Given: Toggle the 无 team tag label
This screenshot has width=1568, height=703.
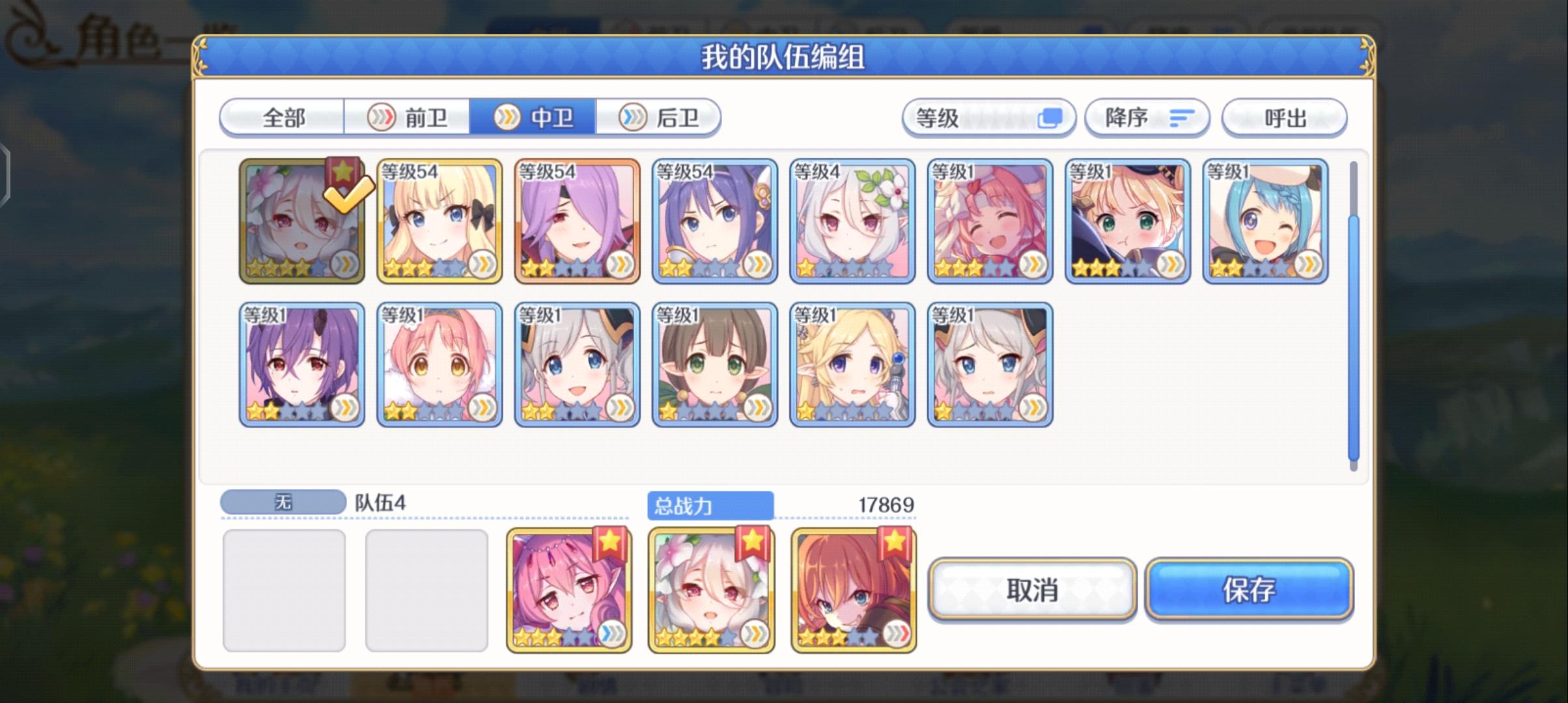Looking at the screenshot, I should (282, 501).
